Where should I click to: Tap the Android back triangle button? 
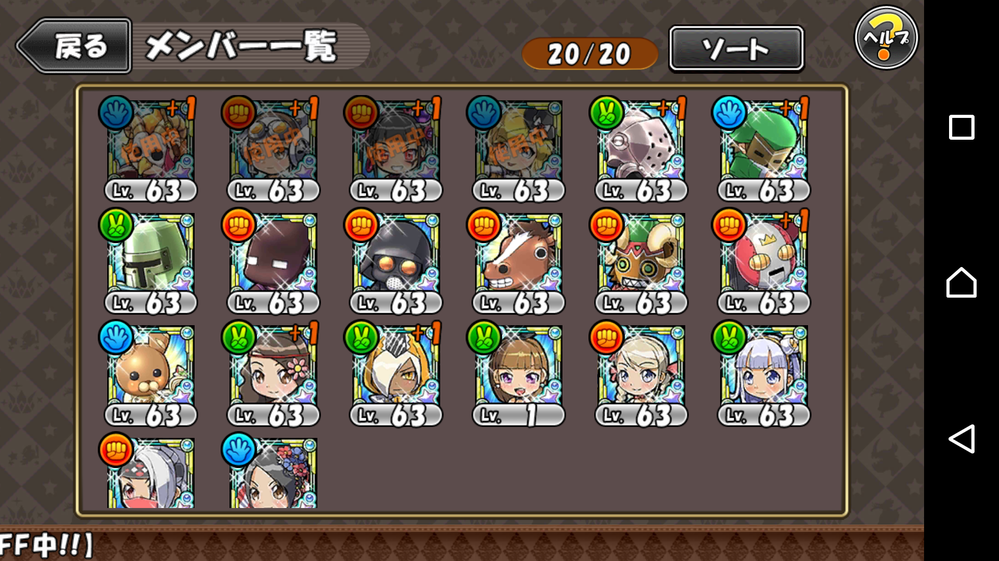961,439
